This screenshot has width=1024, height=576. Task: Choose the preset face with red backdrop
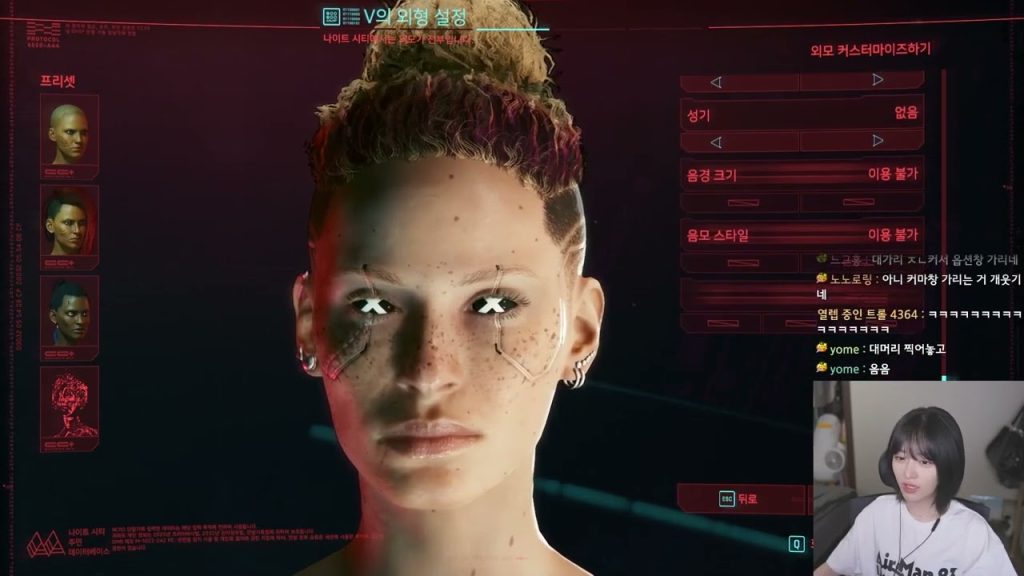pyautogui.click(x=69, y=223)
